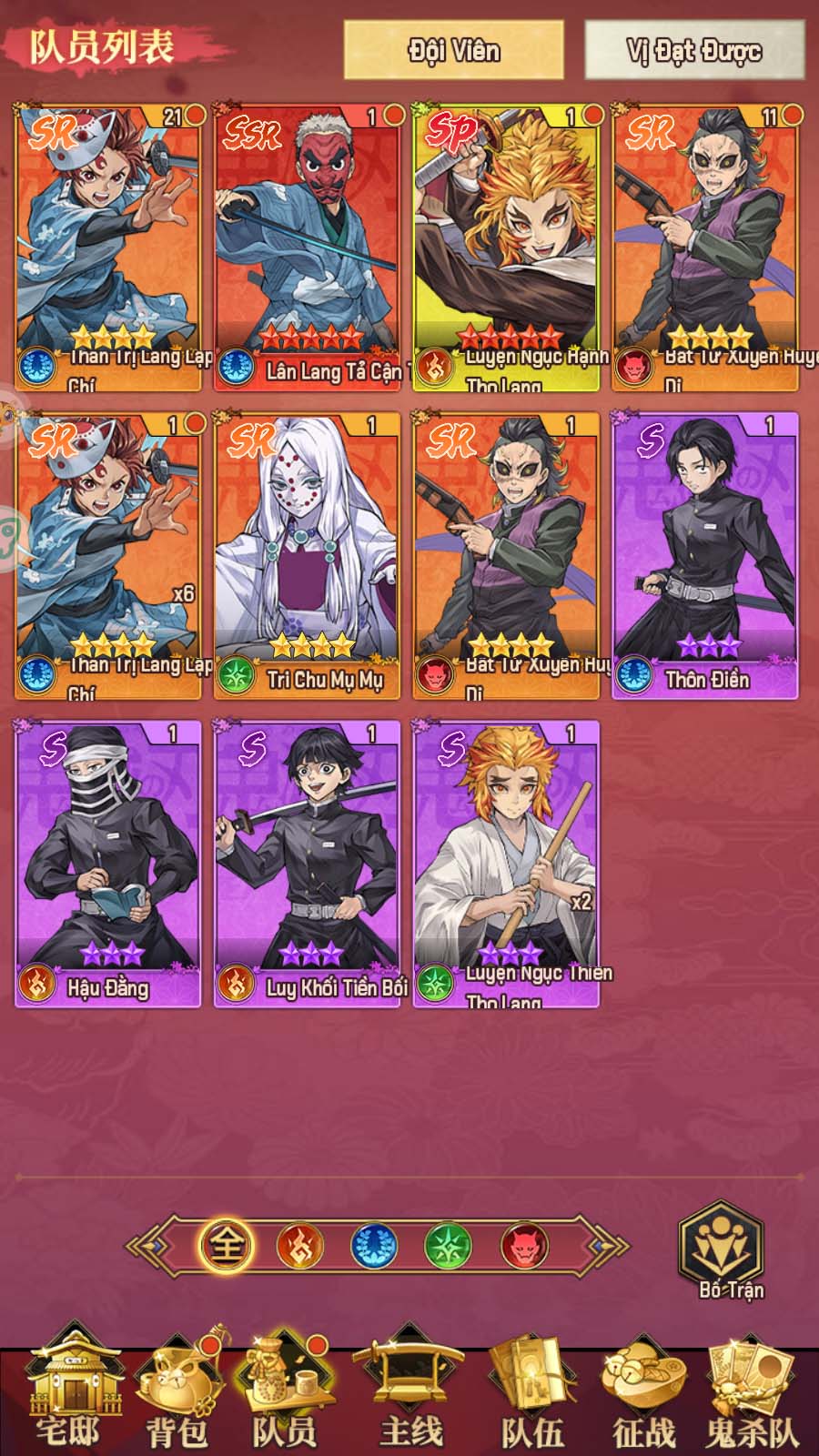
Task: Select the Thôn Điền character card
Action: (705, 554)
